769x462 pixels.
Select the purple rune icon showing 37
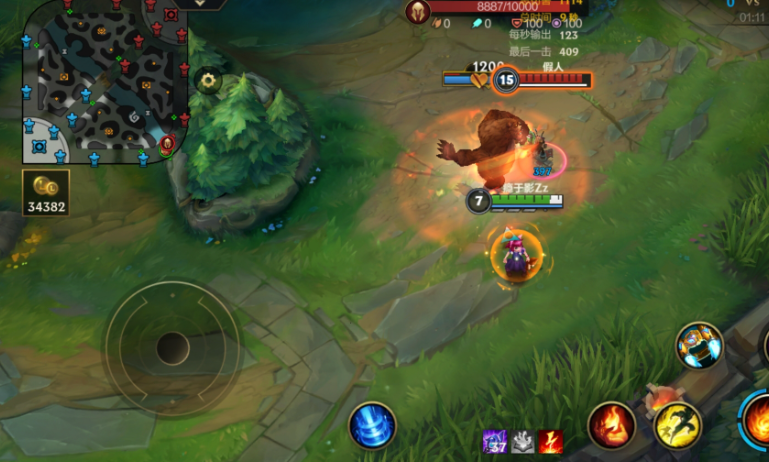(495, 441)
